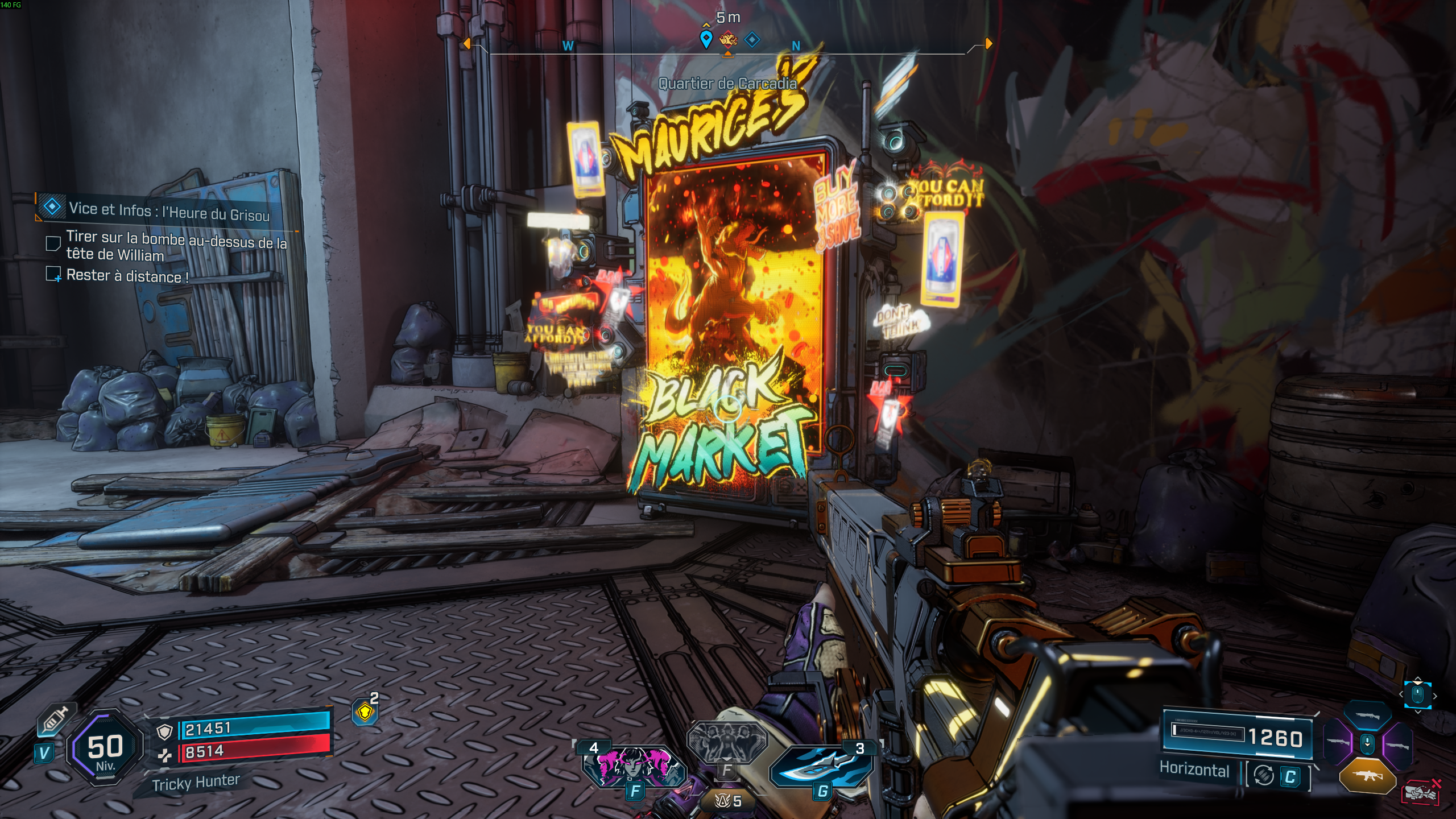The width and height of the screenshot is (1456, 819).
Task: Tick the 'Rester à distance' objective checkbox
Action: [x=53, y=274]
